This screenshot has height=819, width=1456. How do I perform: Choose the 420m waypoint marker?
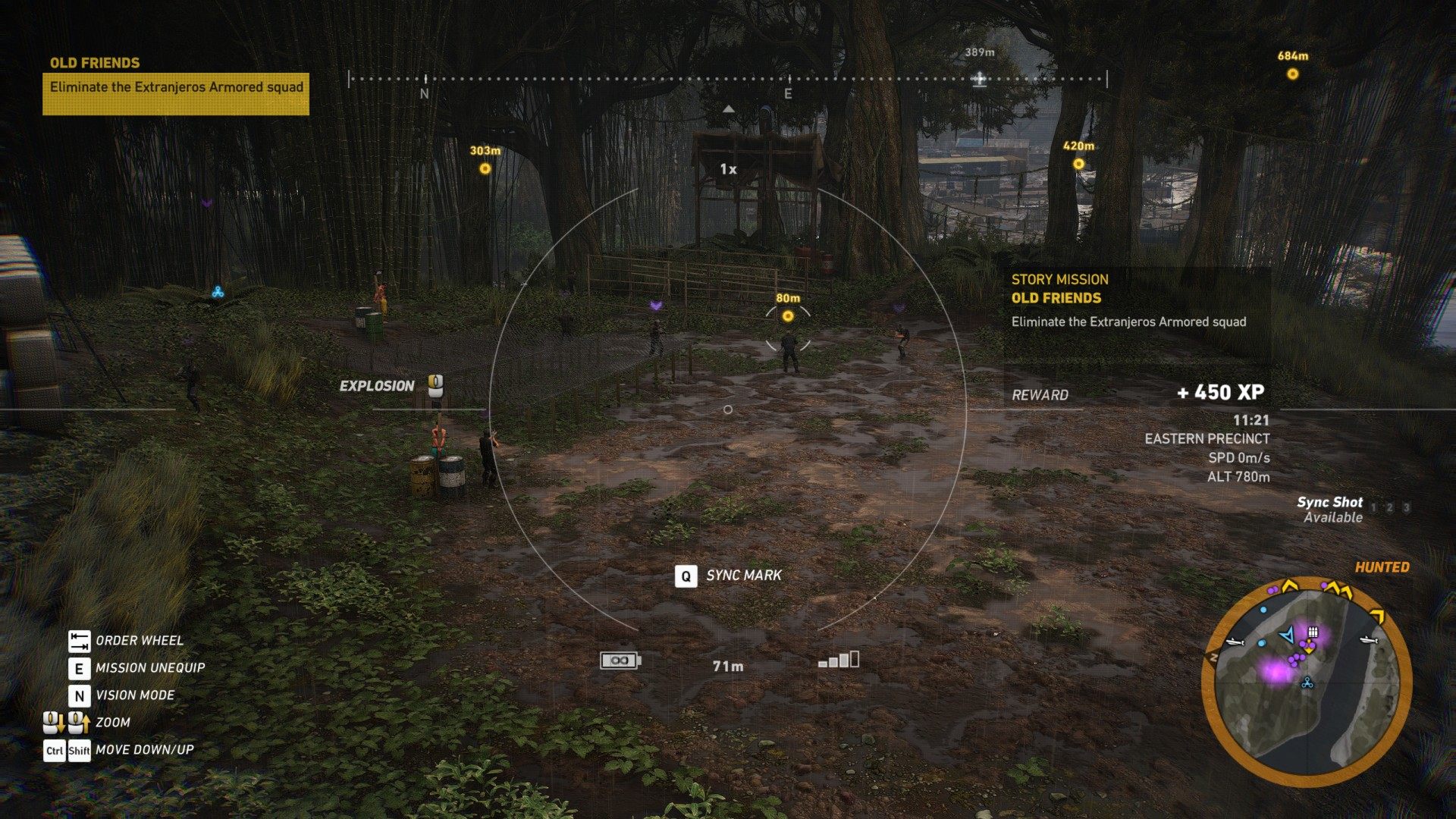click(x=1078, y=164)
